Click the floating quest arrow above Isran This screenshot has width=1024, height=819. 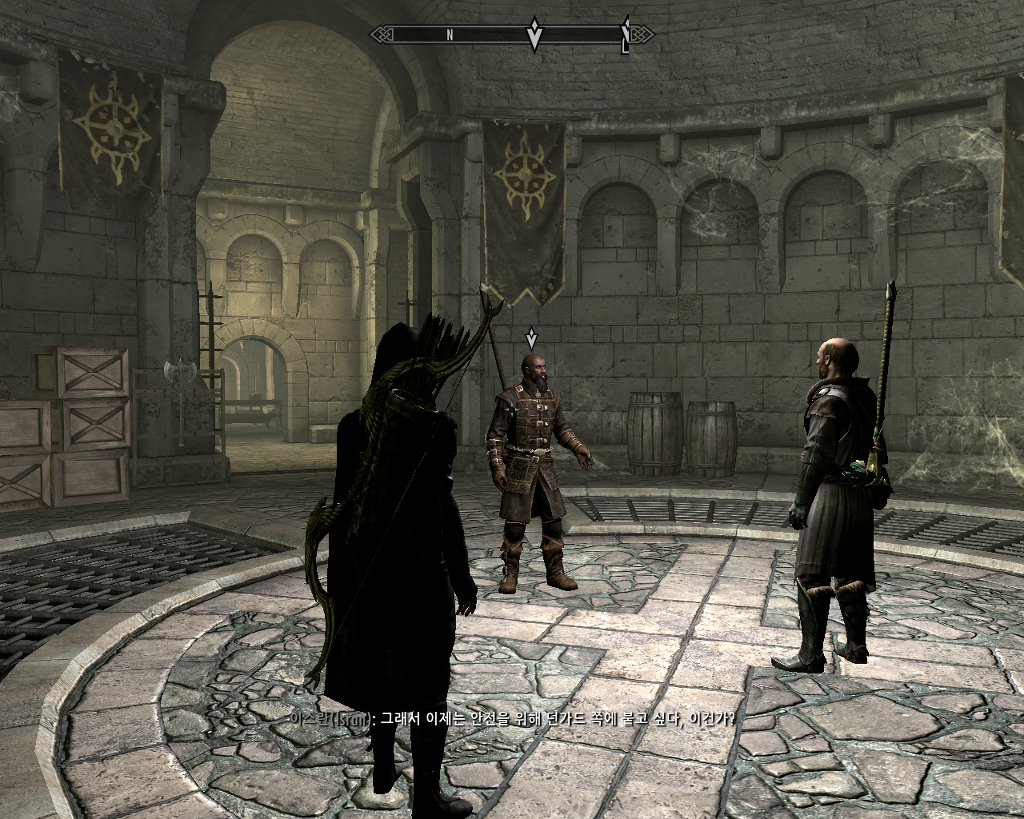click(x=531, y=338)
